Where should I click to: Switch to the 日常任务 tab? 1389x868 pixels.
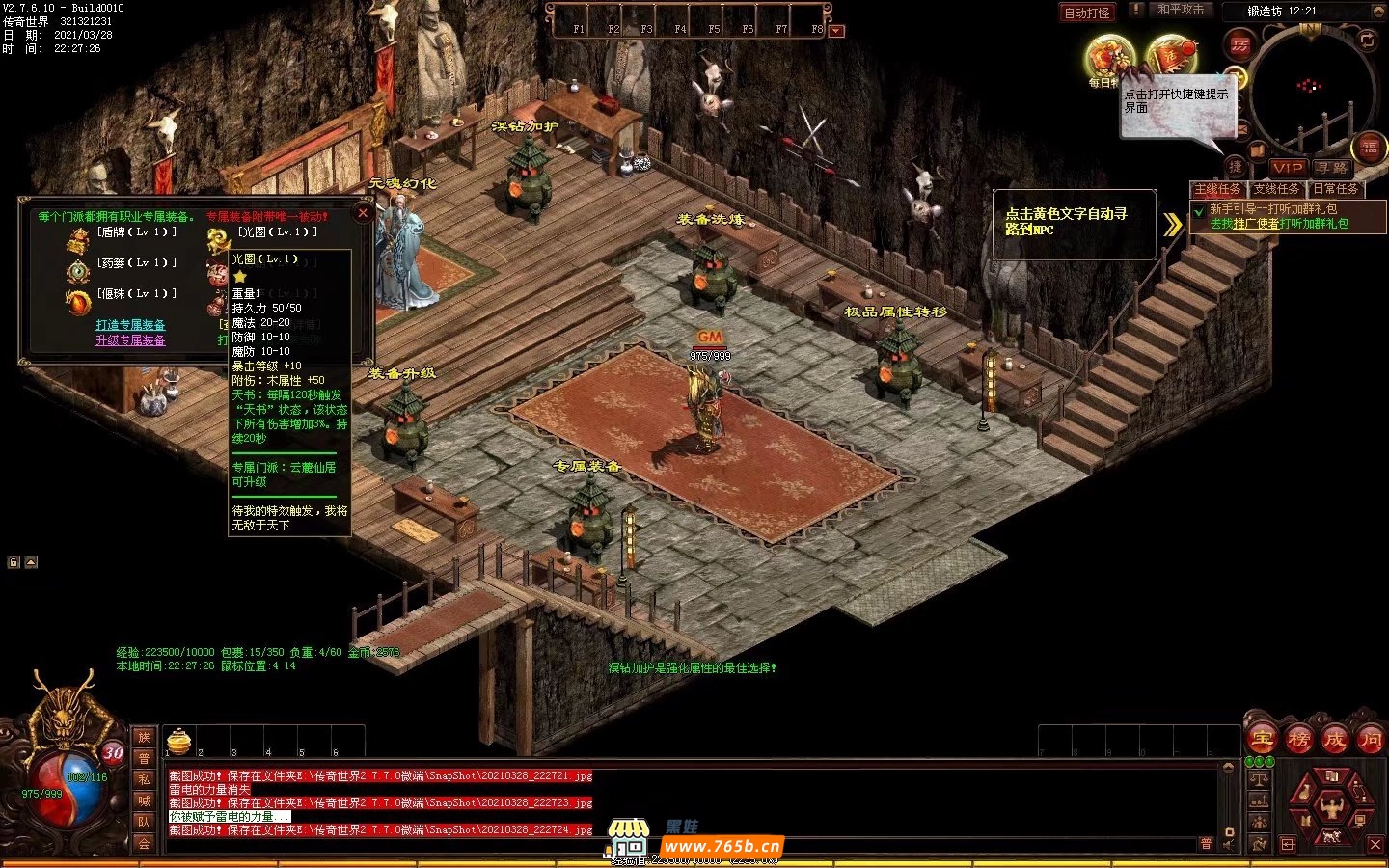coord(1335,189)
